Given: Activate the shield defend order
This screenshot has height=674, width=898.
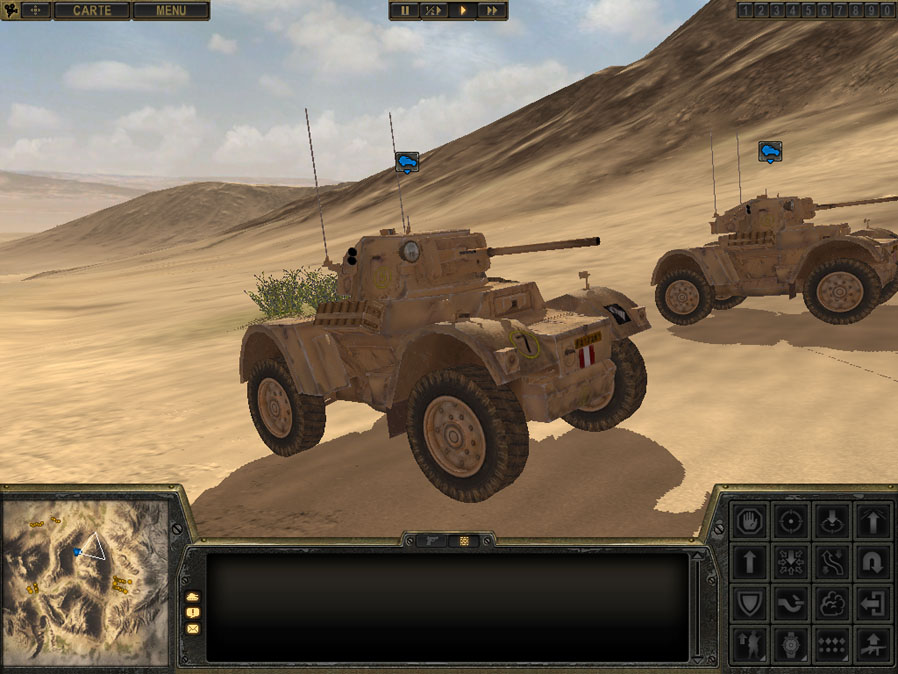Looking at the screenshot, I should point(750,603).
